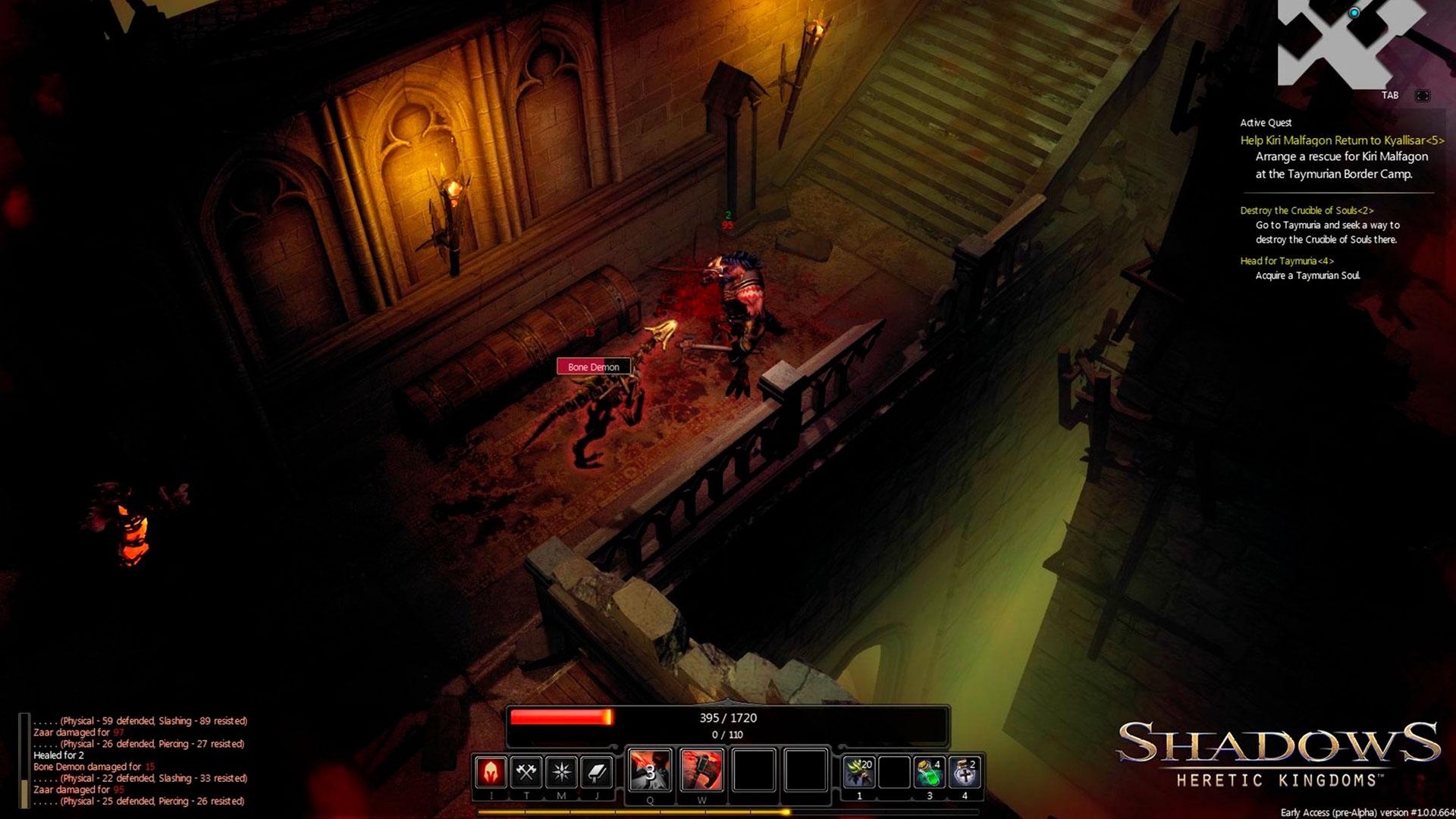The height and width of the screenshot is (819, 1456).
Task: Activate the W bloody axe ability
Action: coord(701,770)
